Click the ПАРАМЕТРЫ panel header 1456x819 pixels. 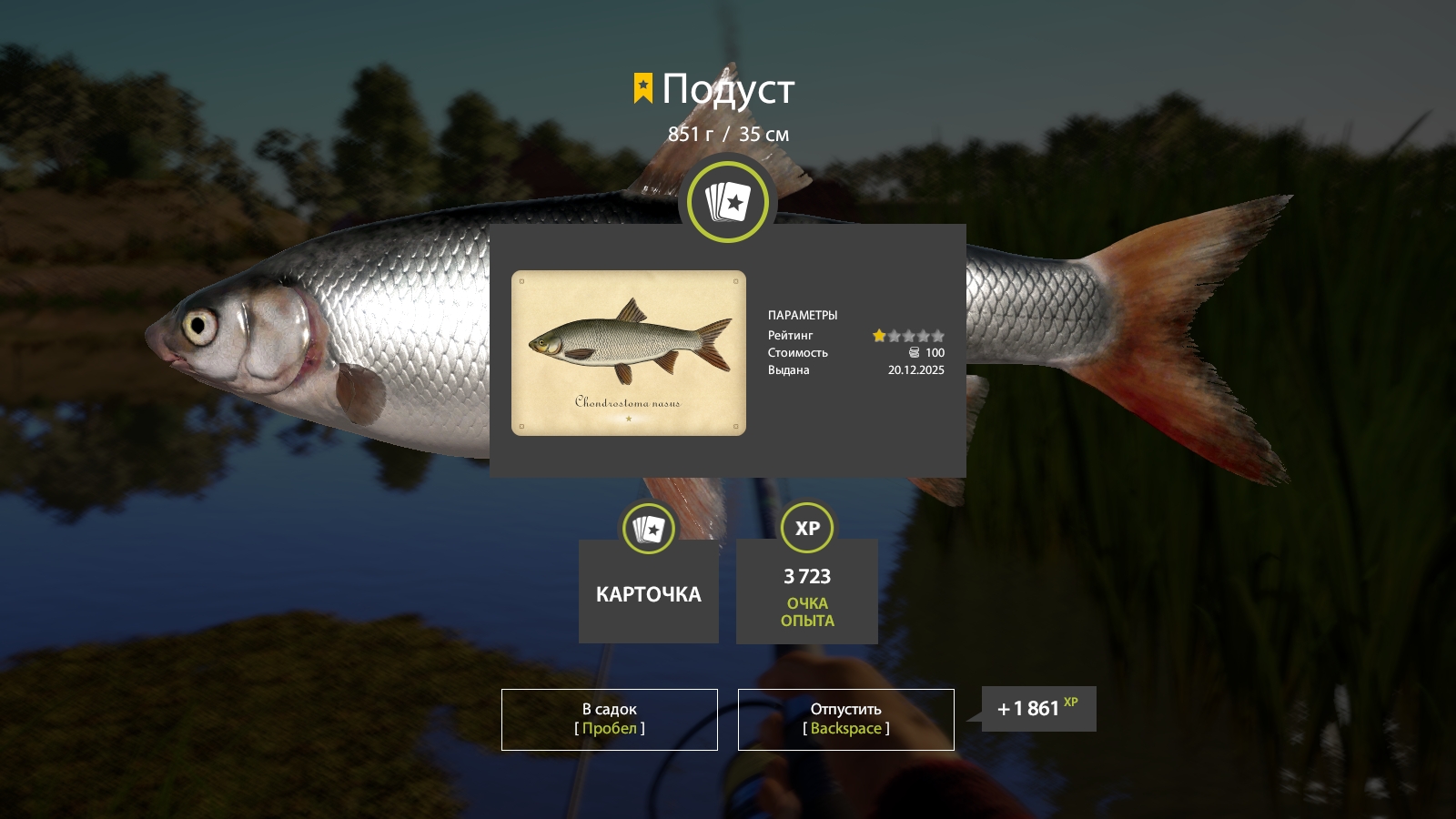(x=804, y=314)
